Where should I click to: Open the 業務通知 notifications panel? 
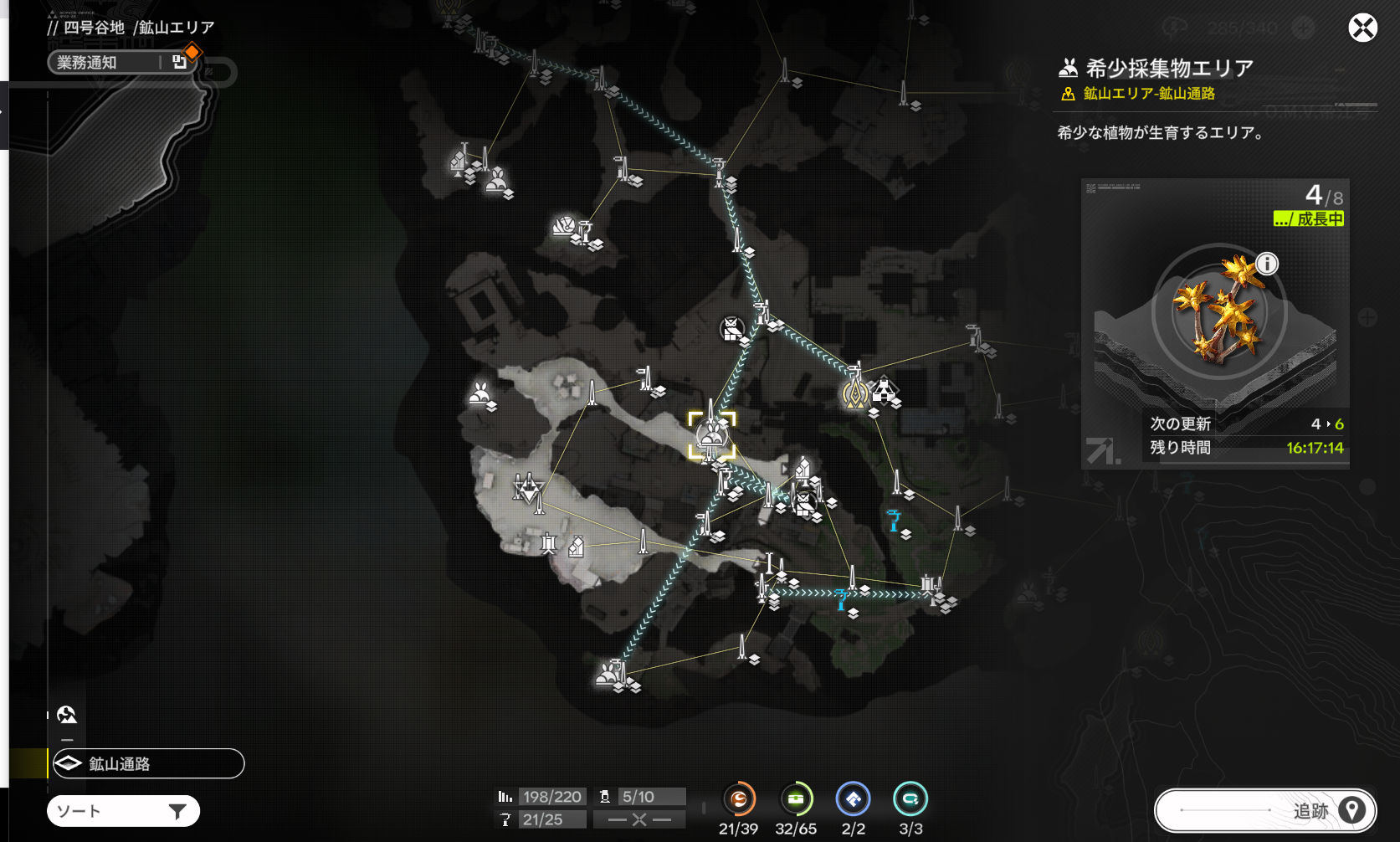tap(109, 63)
